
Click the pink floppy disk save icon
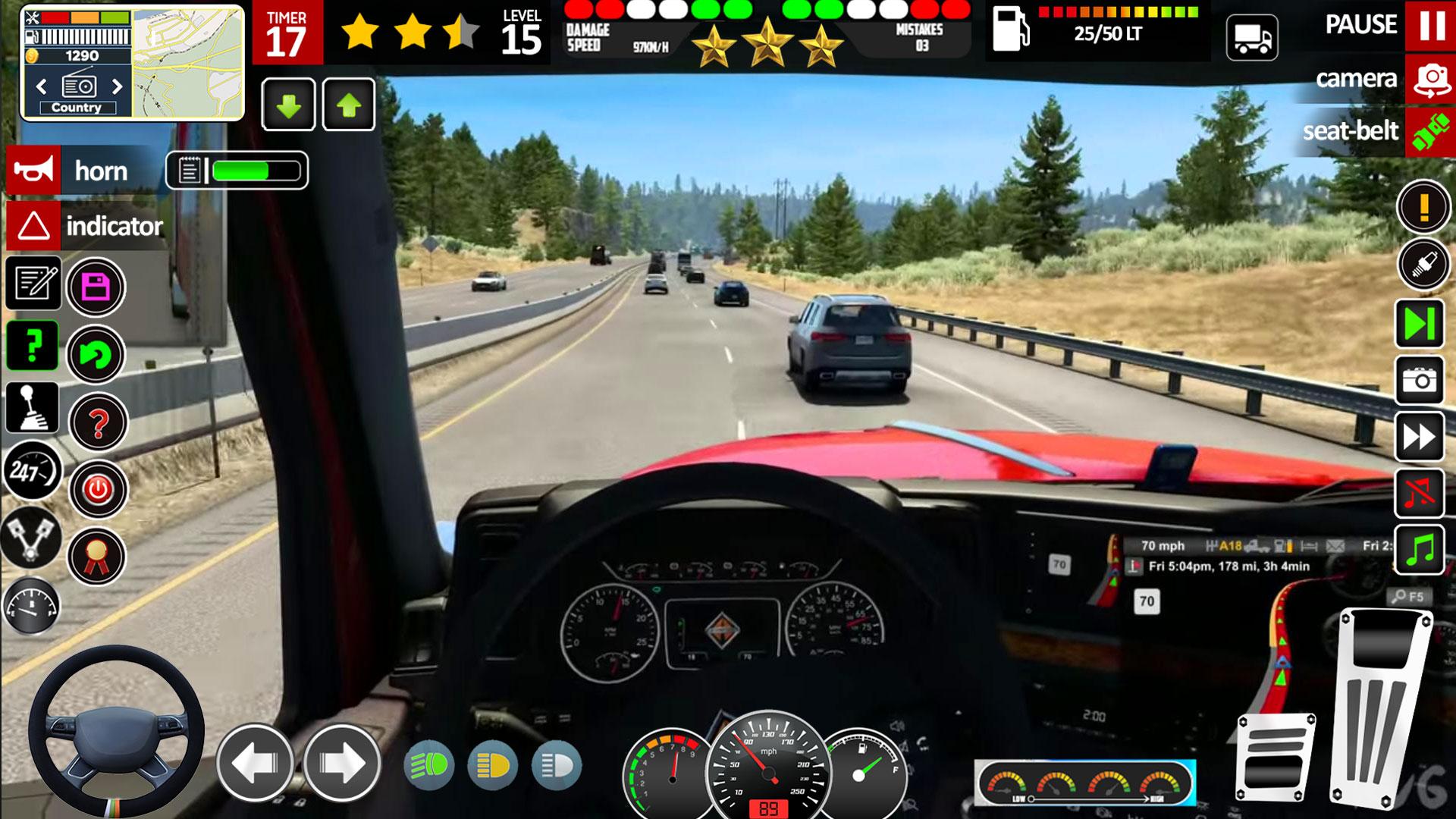(96, 287)
